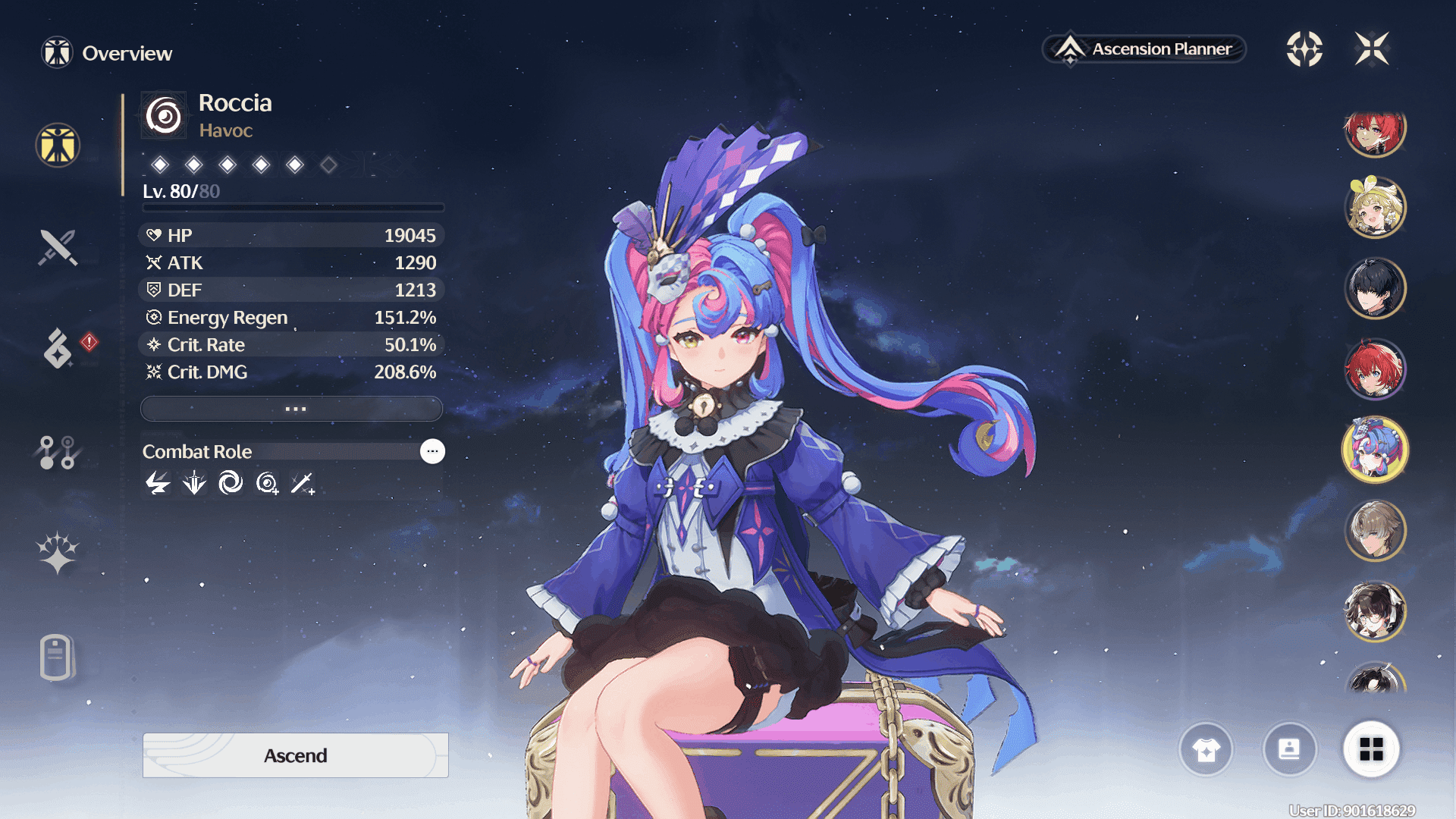This screenshot has width=1456, height=819.
Task: Open the Echoes tab with red alert
Action: (59, 348)
